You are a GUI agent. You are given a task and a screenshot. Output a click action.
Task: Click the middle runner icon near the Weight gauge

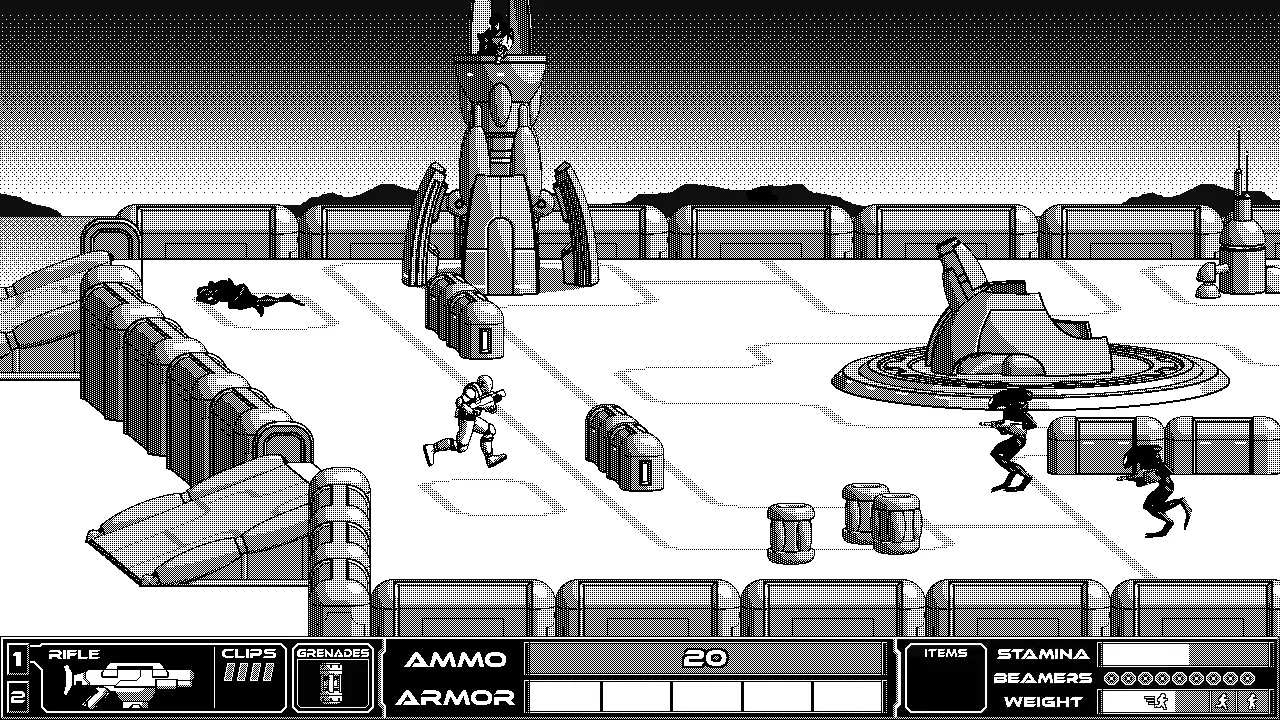pos(1221,701)
